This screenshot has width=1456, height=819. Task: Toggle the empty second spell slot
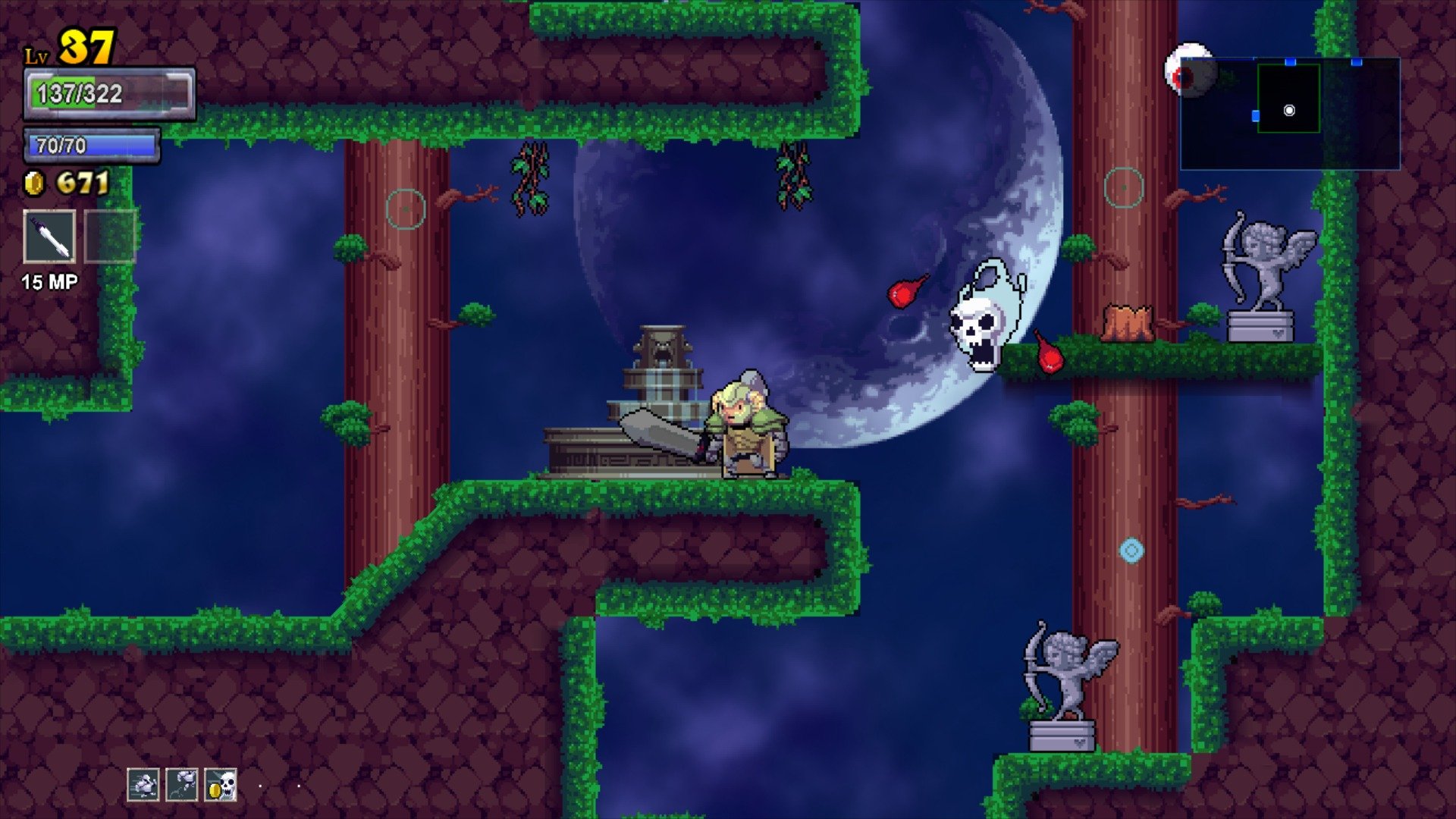[108, 238]
